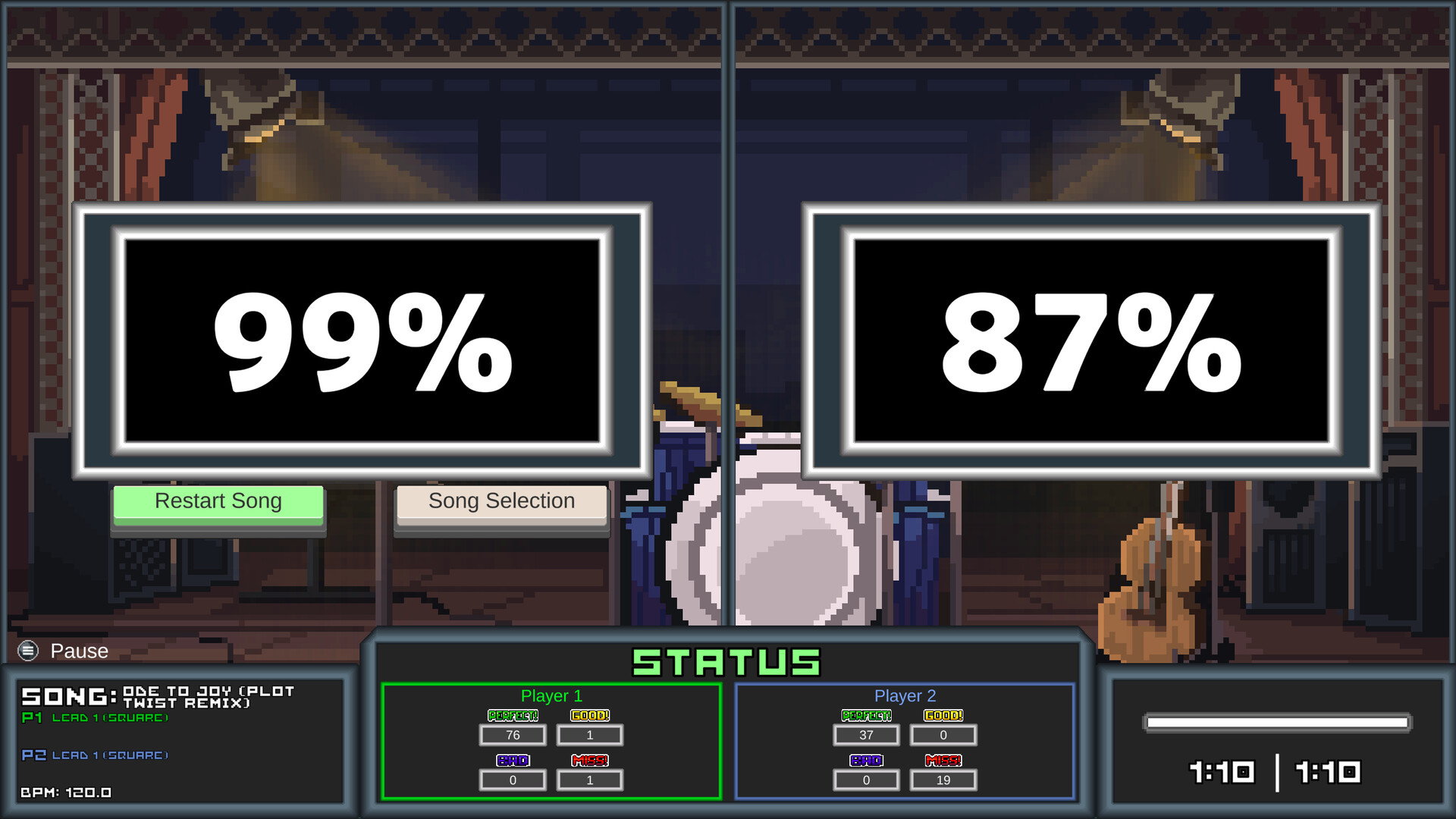Click Player 2's Bad badge
This screenshot has height=819, width=1456.
tap(866, 760)
